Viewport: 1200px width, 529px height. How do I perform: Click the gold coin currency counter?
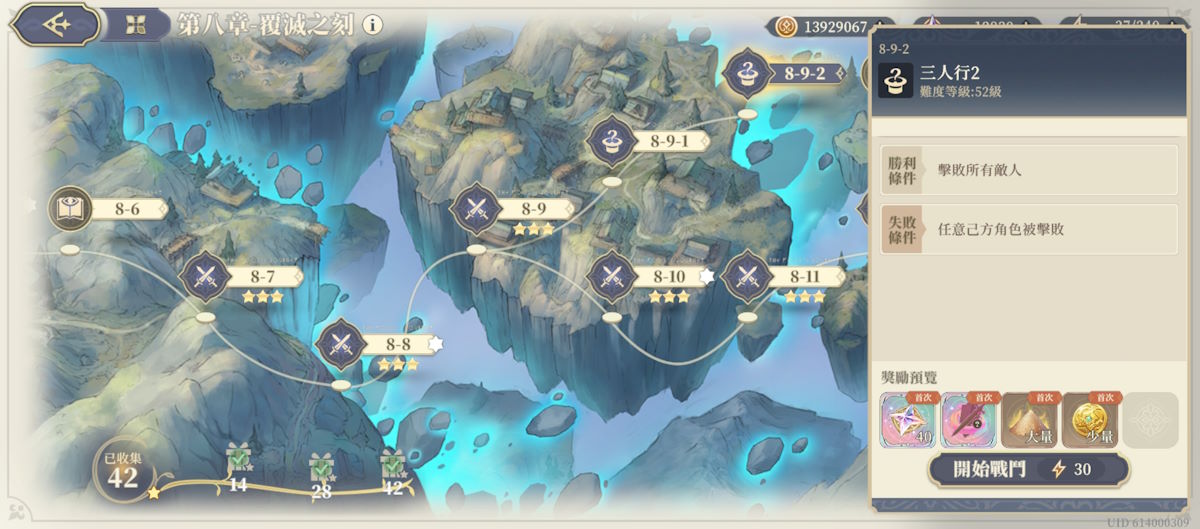(828, 27)
